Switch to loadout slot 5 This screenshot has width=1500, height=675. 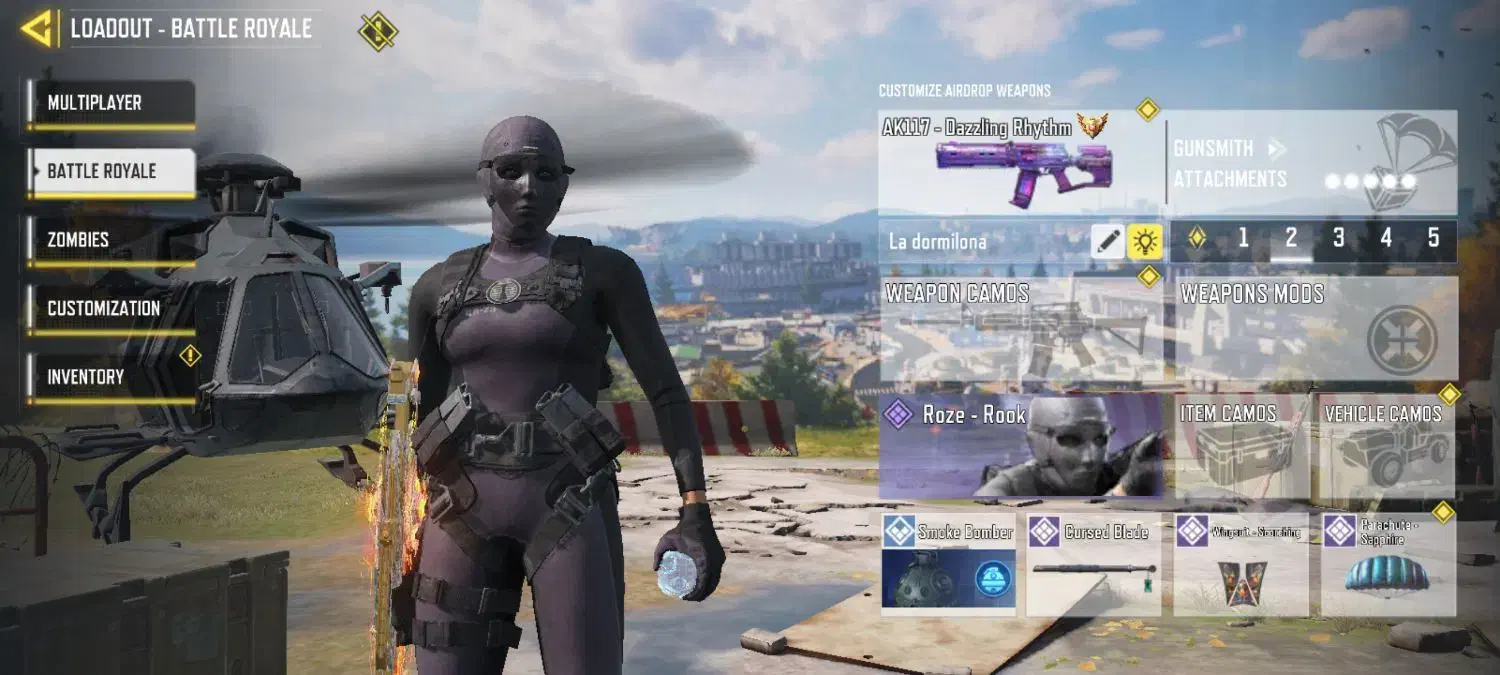click(x=1433, y=239)
